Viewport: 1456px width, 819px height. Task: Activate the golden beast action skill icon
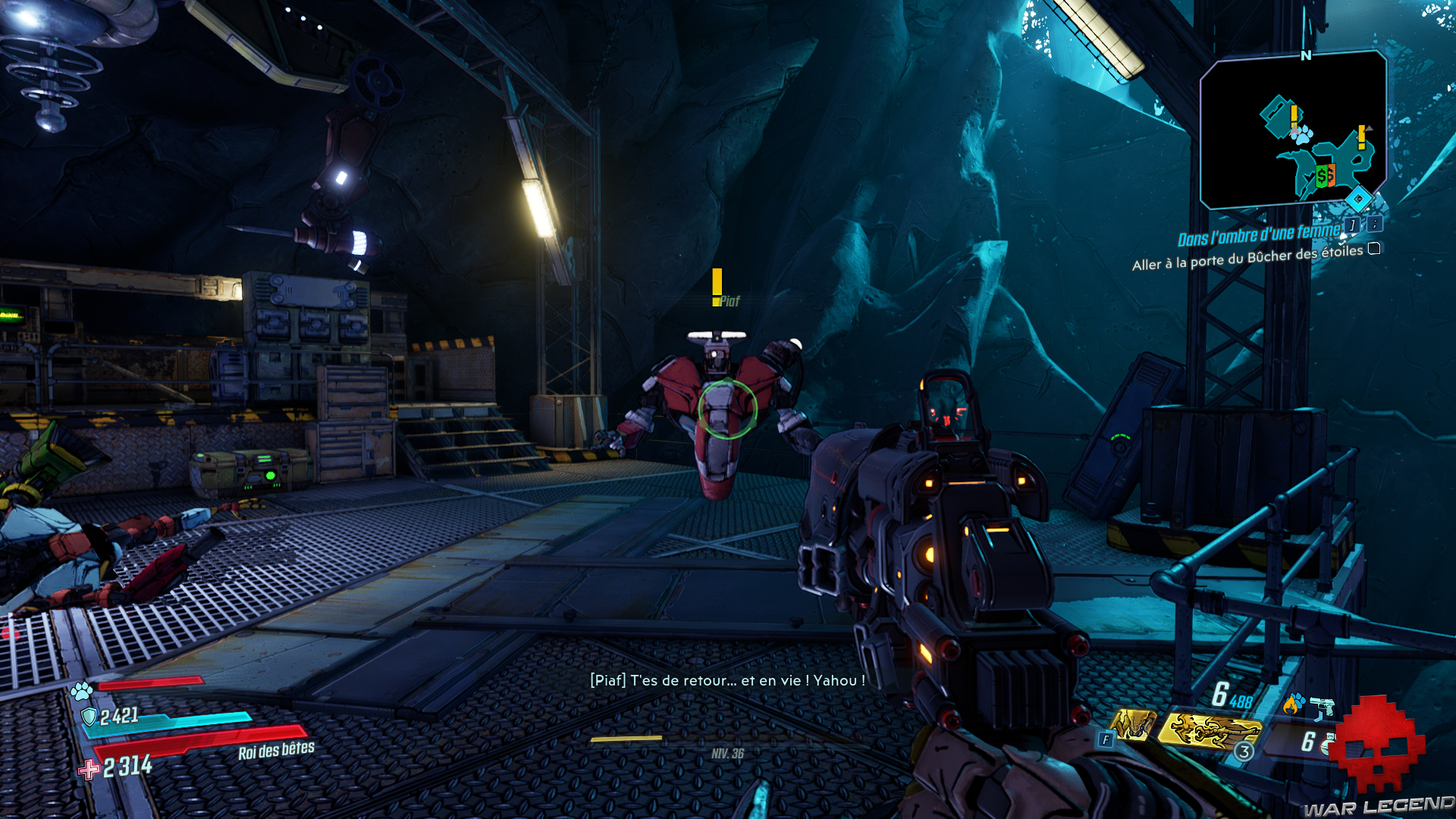(1133, 726)
